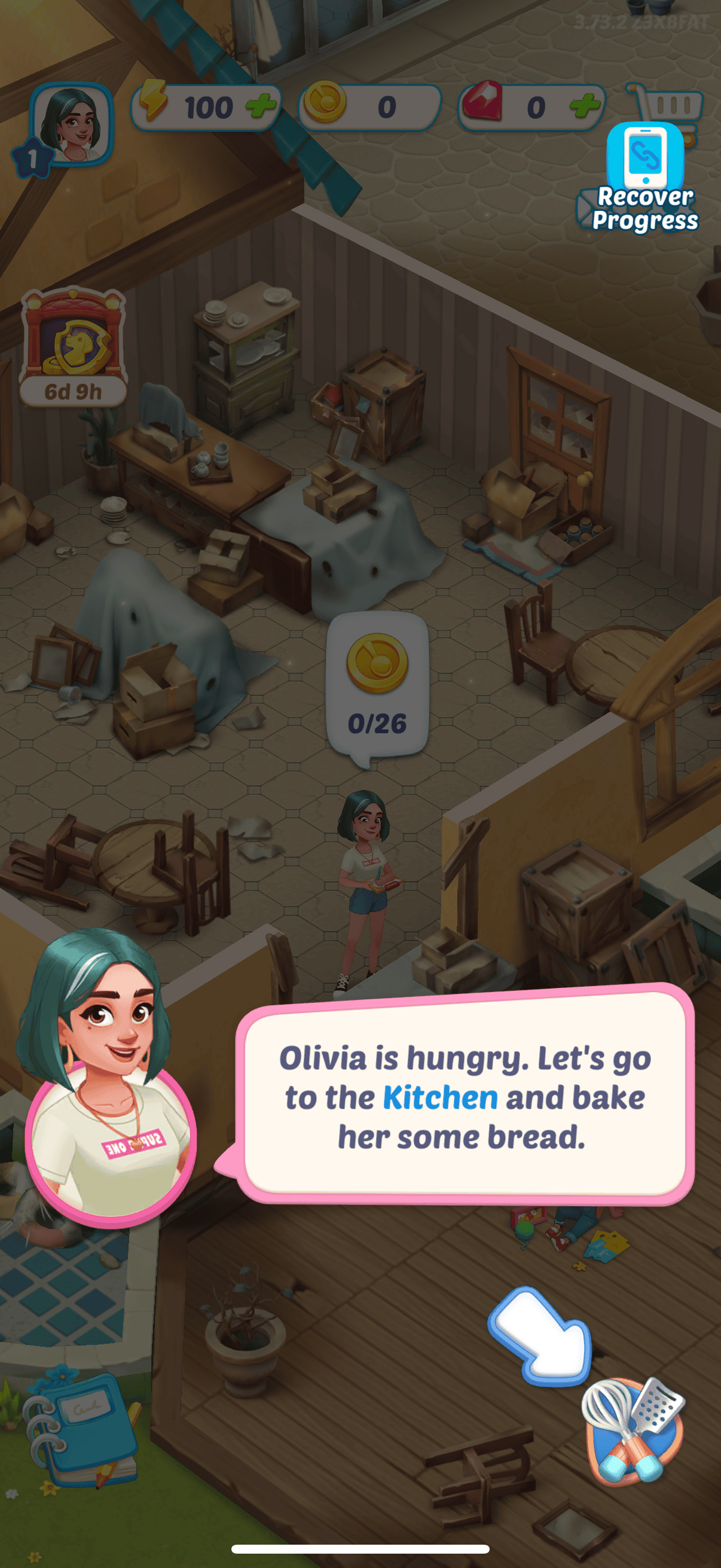Buy gems with the green plus
Image resolution: width=721 pixels, height=1568 pixels.
click(585, 106)
